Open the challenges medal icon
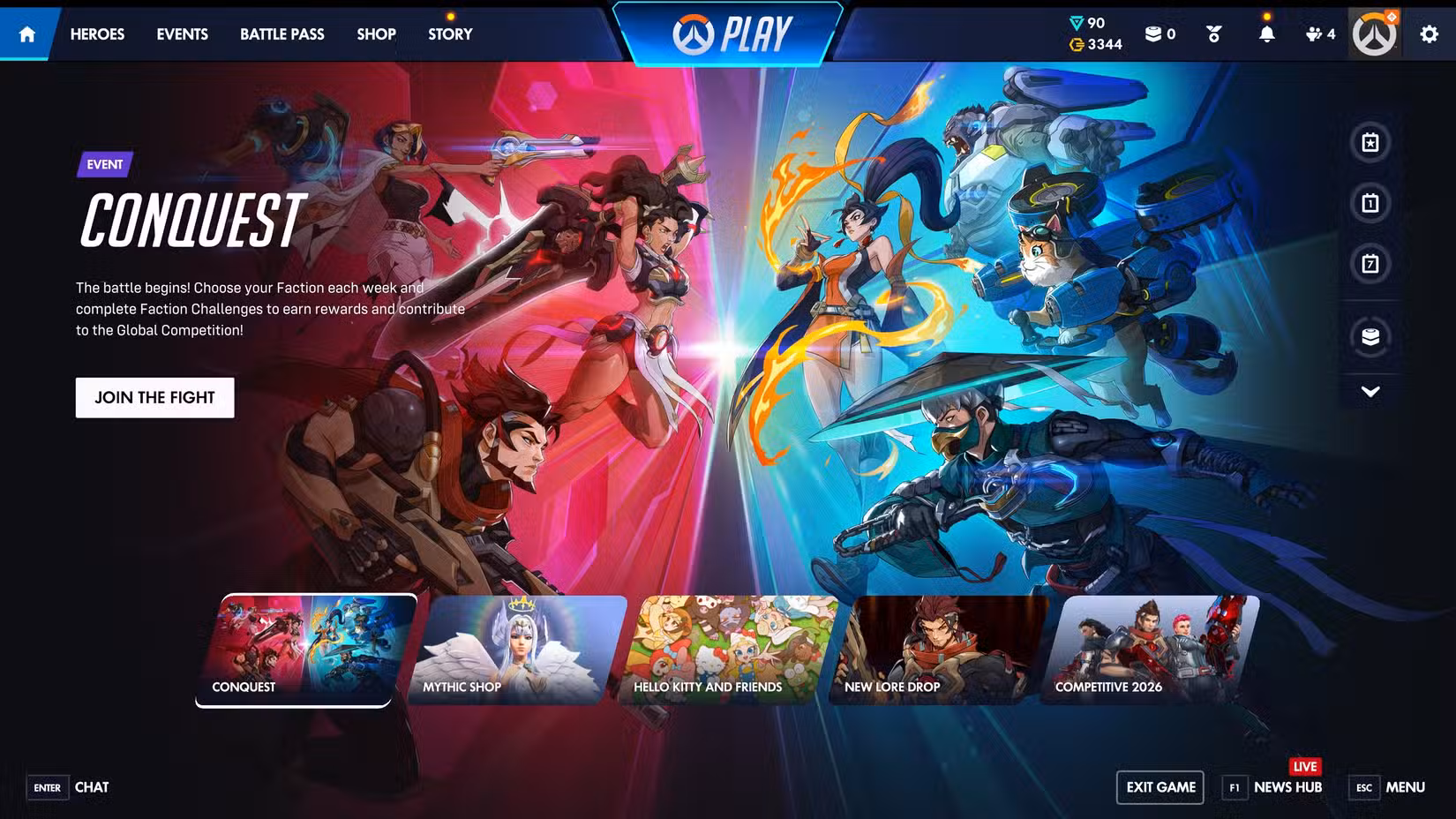This screenshot has height=819, width=1456. pyautogui.click(x=1213, y=34)
